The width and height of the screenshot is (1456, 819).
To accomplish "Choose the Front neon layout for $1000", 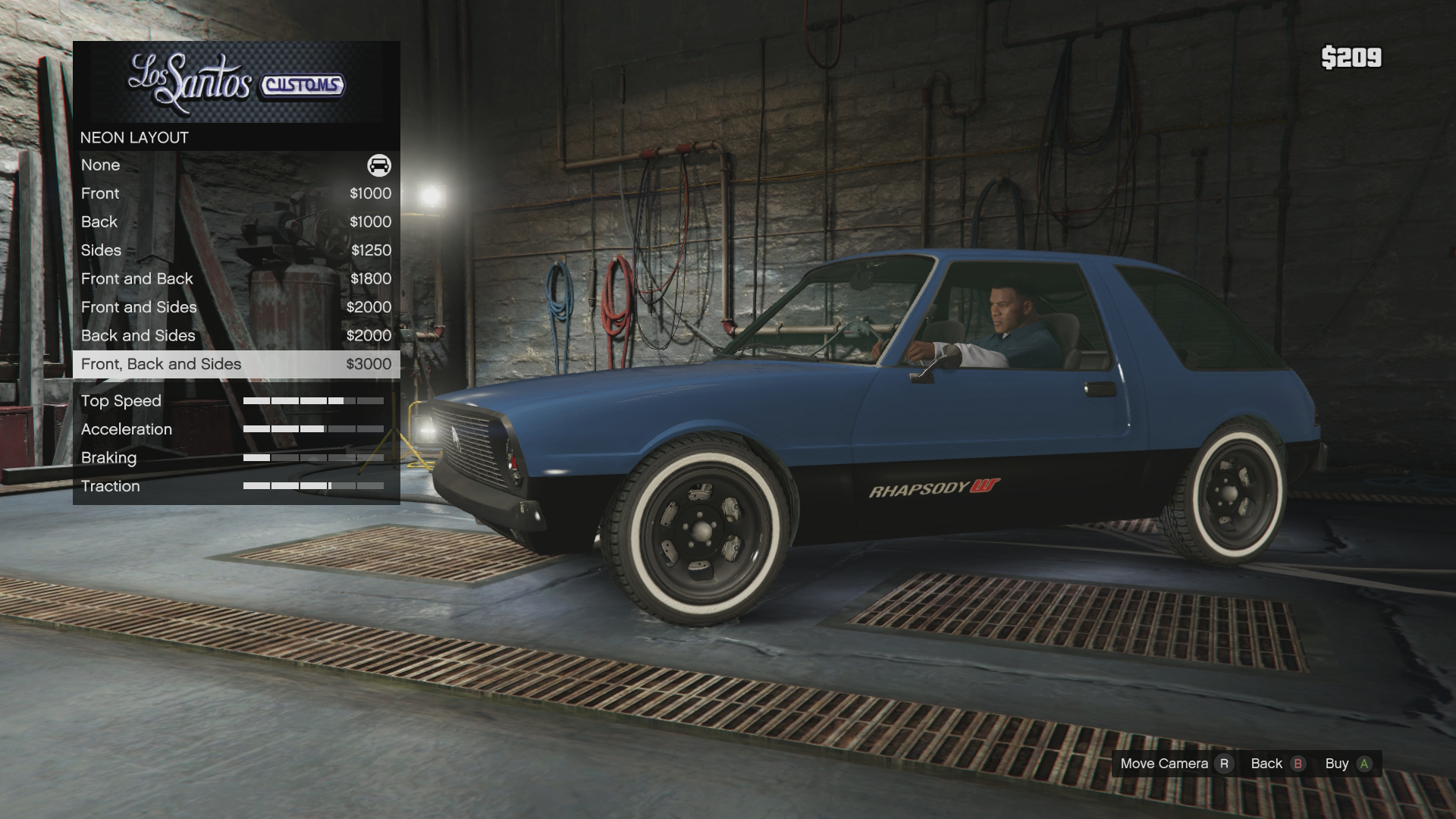I will (236, 193).
